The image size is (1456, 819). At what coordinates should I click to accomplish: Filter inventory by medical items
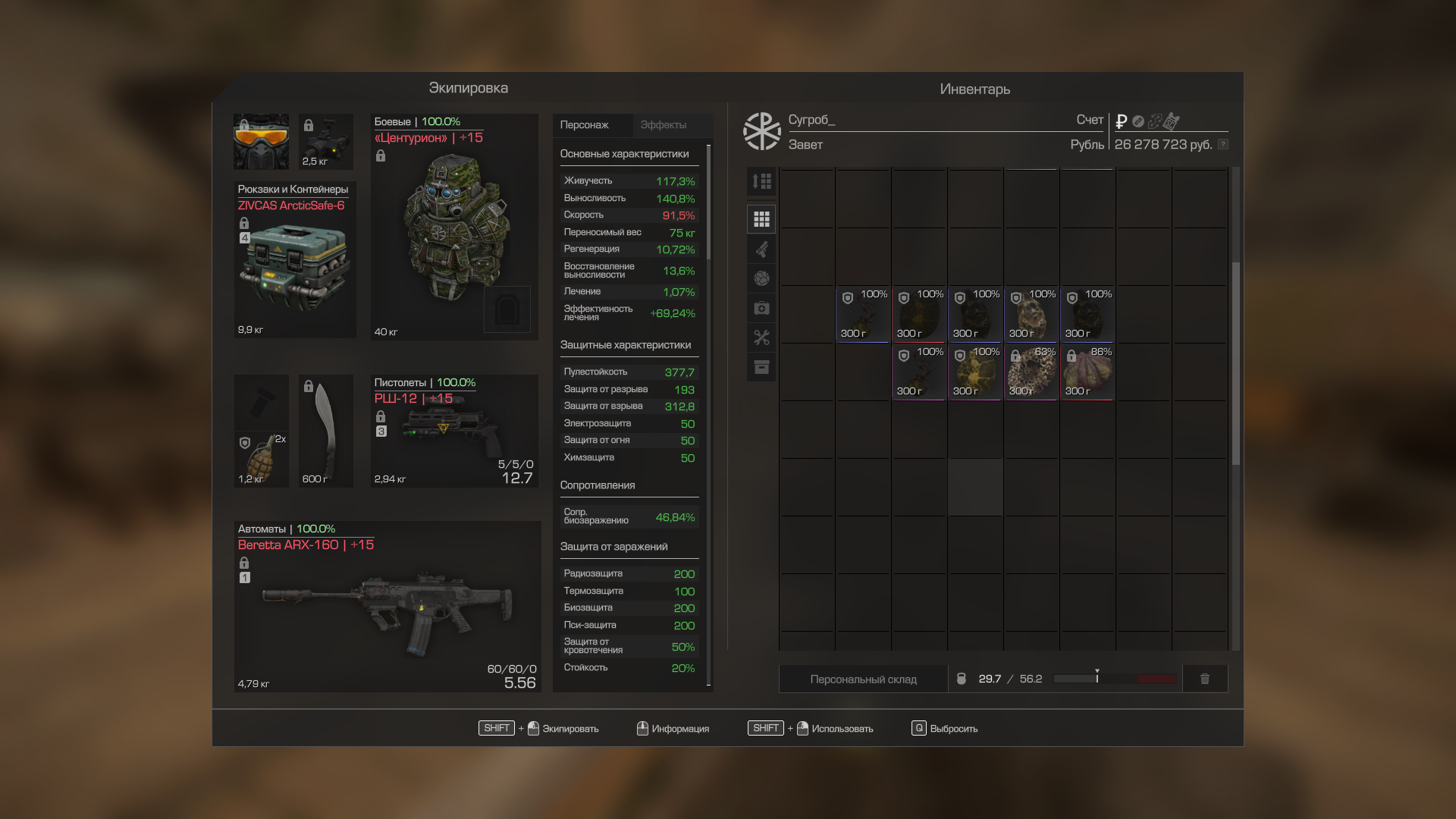pos(761,308)
